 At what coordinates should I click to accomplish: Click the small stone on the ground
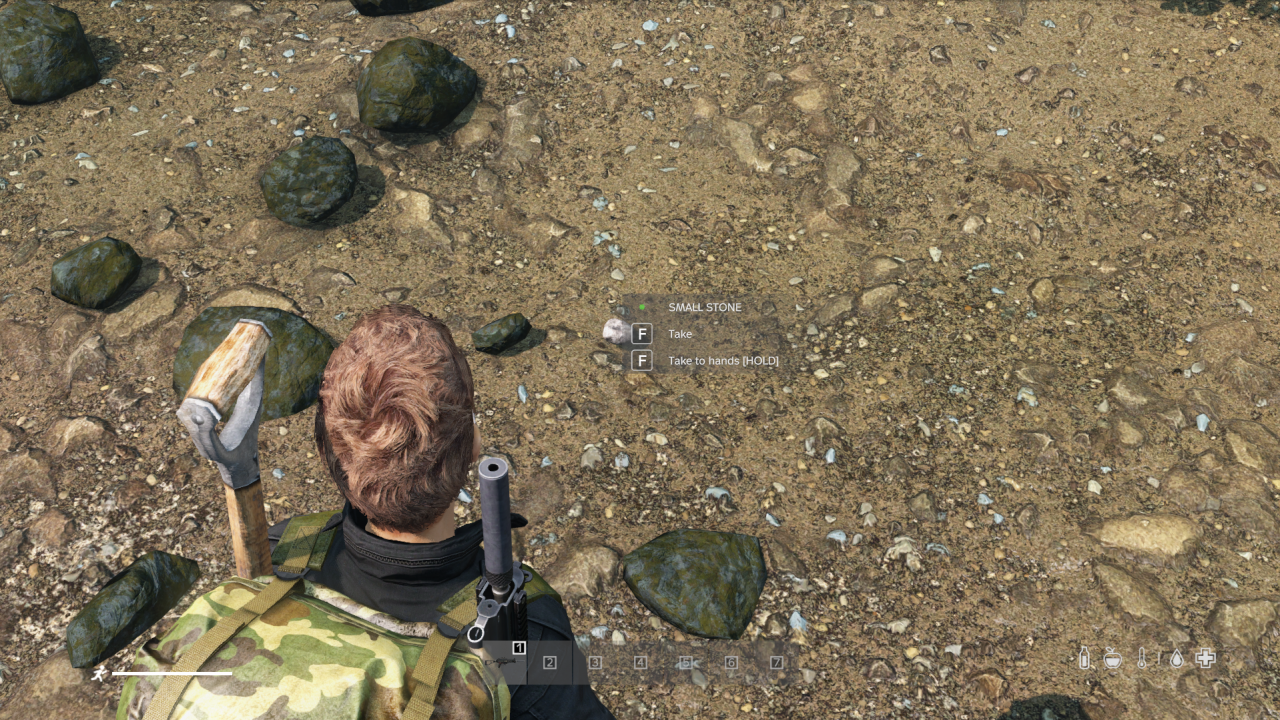coord(617,330)
